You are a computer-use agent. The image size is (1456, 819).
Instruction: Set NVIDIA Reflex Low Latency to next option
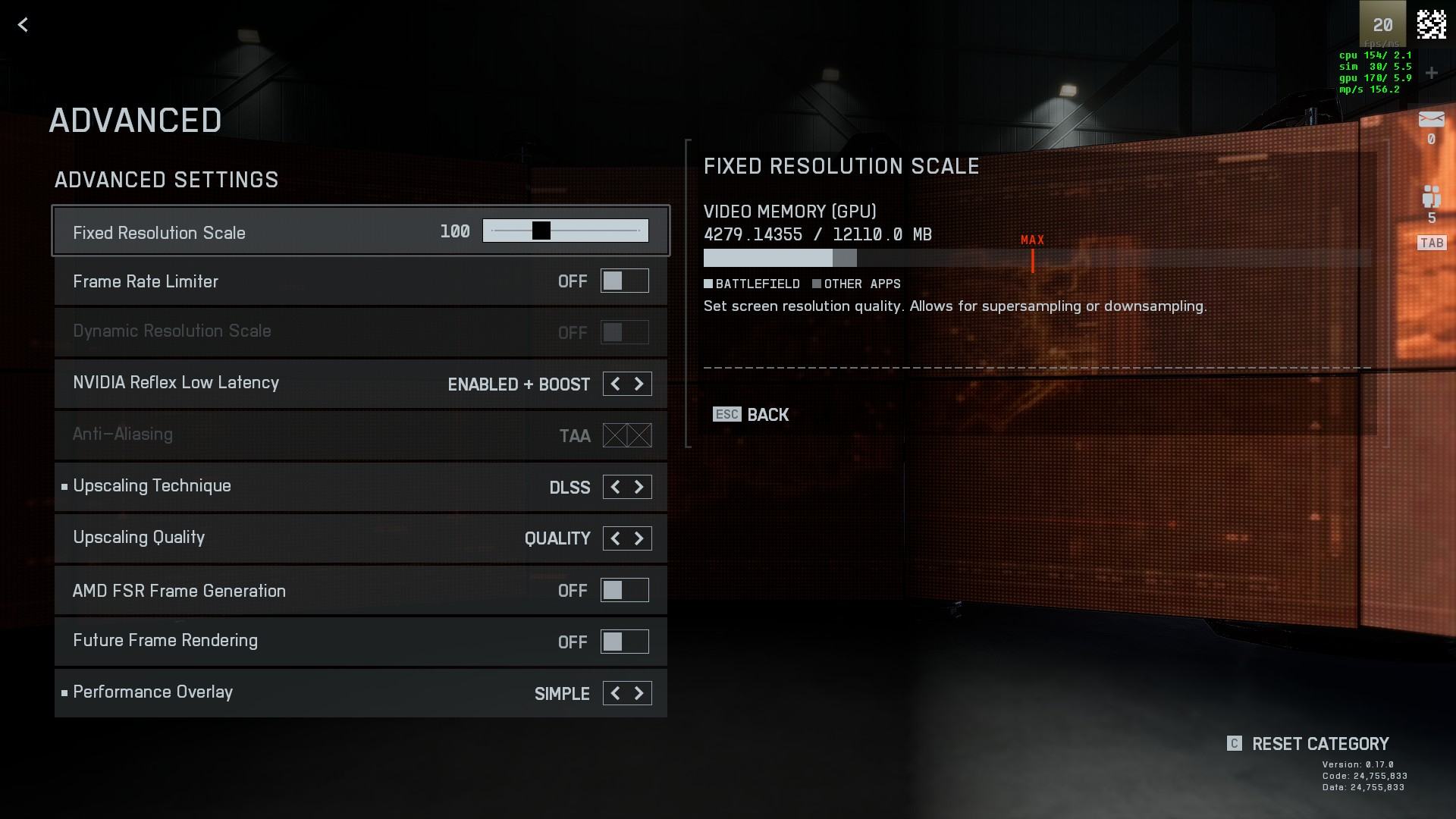pyautogui.click(x=639, y=384)
